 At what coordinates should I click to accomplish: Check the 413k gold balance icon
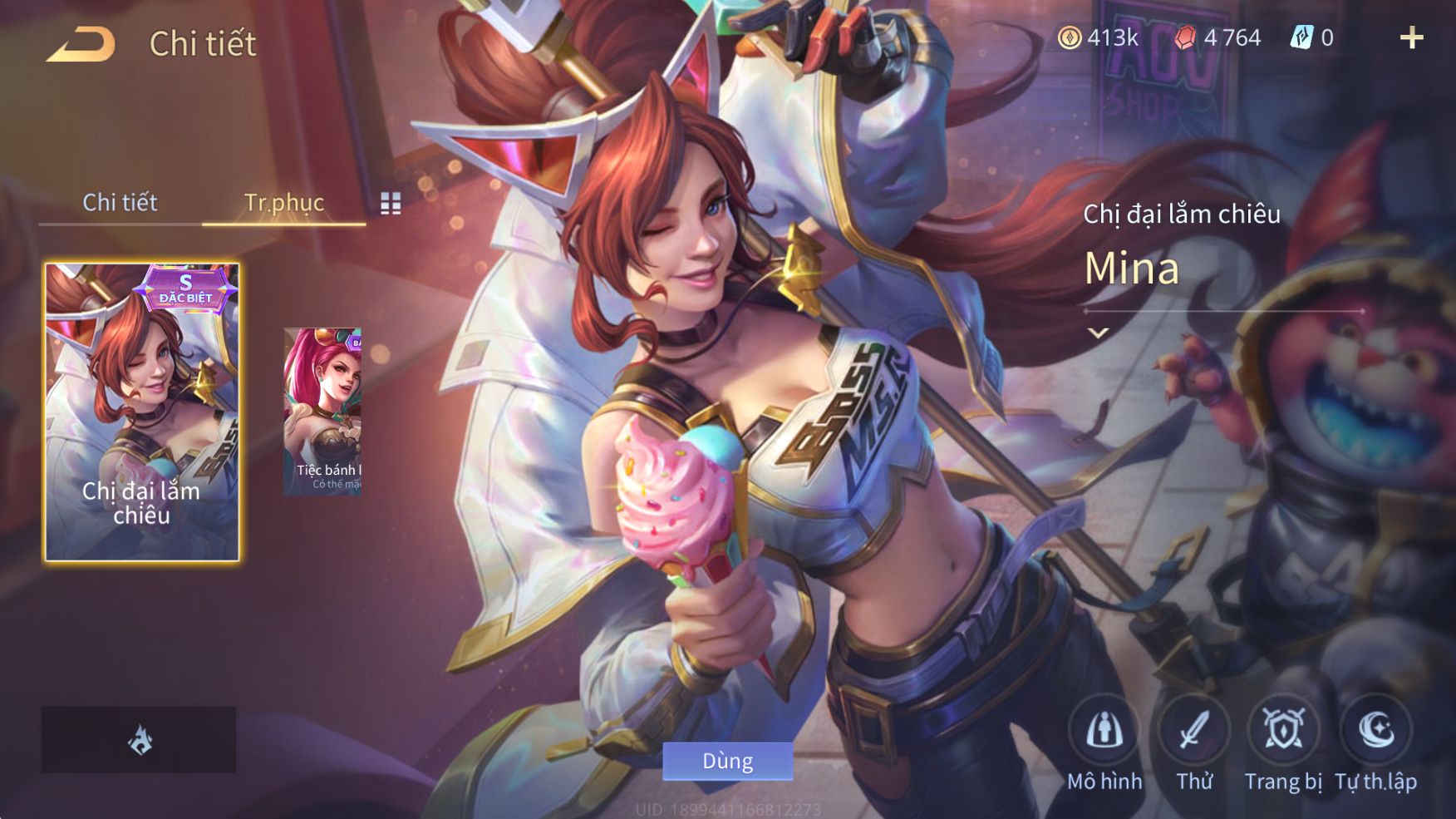click(1070, 38)
